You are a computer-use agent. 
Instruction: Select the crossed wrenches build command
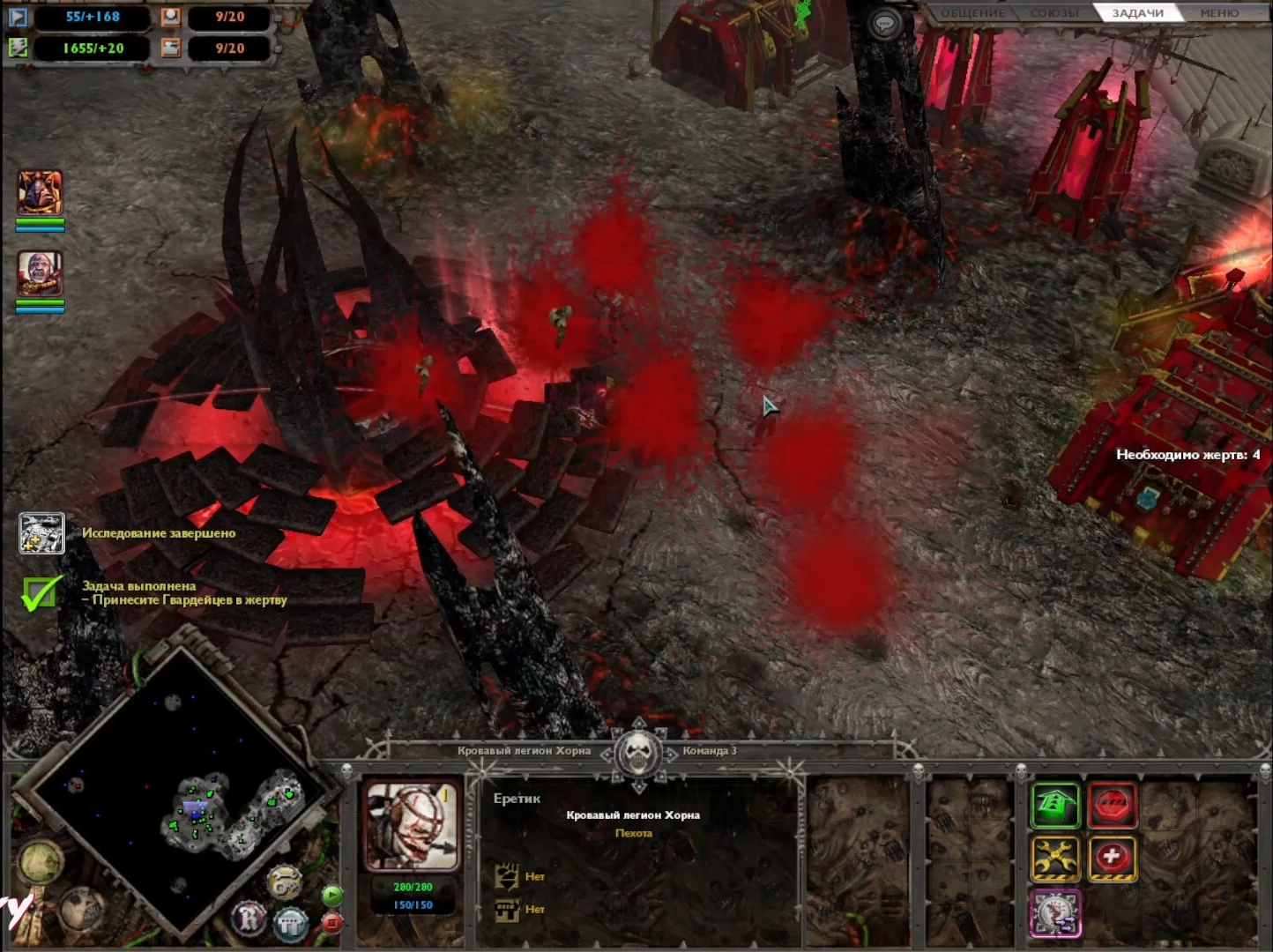[x=1055, y=858]
